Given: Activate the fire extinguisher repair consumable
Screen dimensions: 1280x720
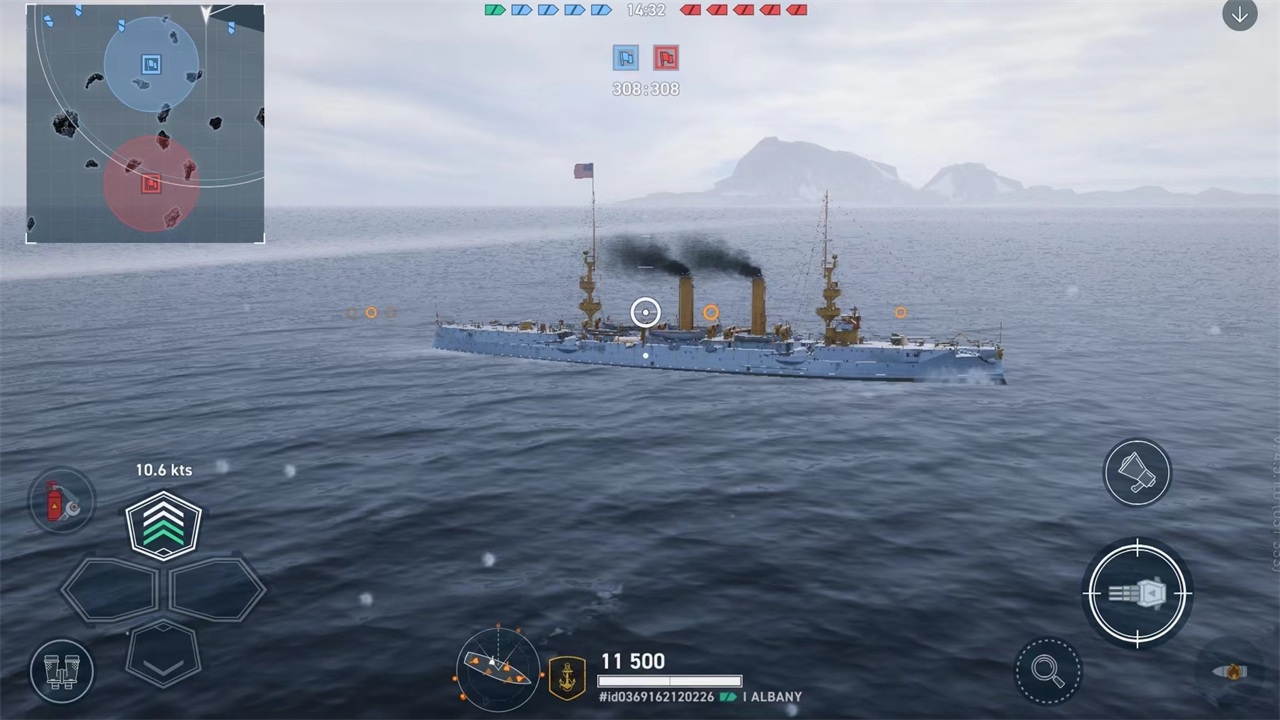Looking at the screenshot, I should click(62, 500).
